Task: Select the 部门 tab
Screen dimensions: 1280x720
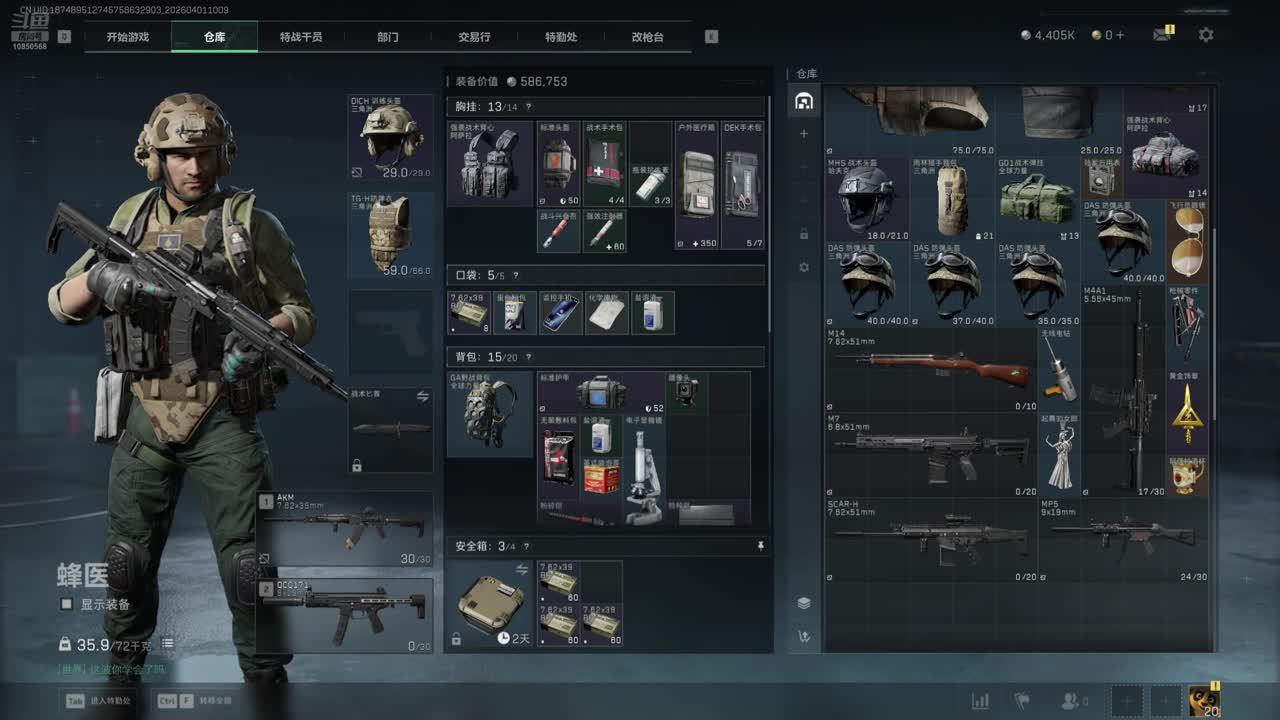Action: [x=388, y=37]
